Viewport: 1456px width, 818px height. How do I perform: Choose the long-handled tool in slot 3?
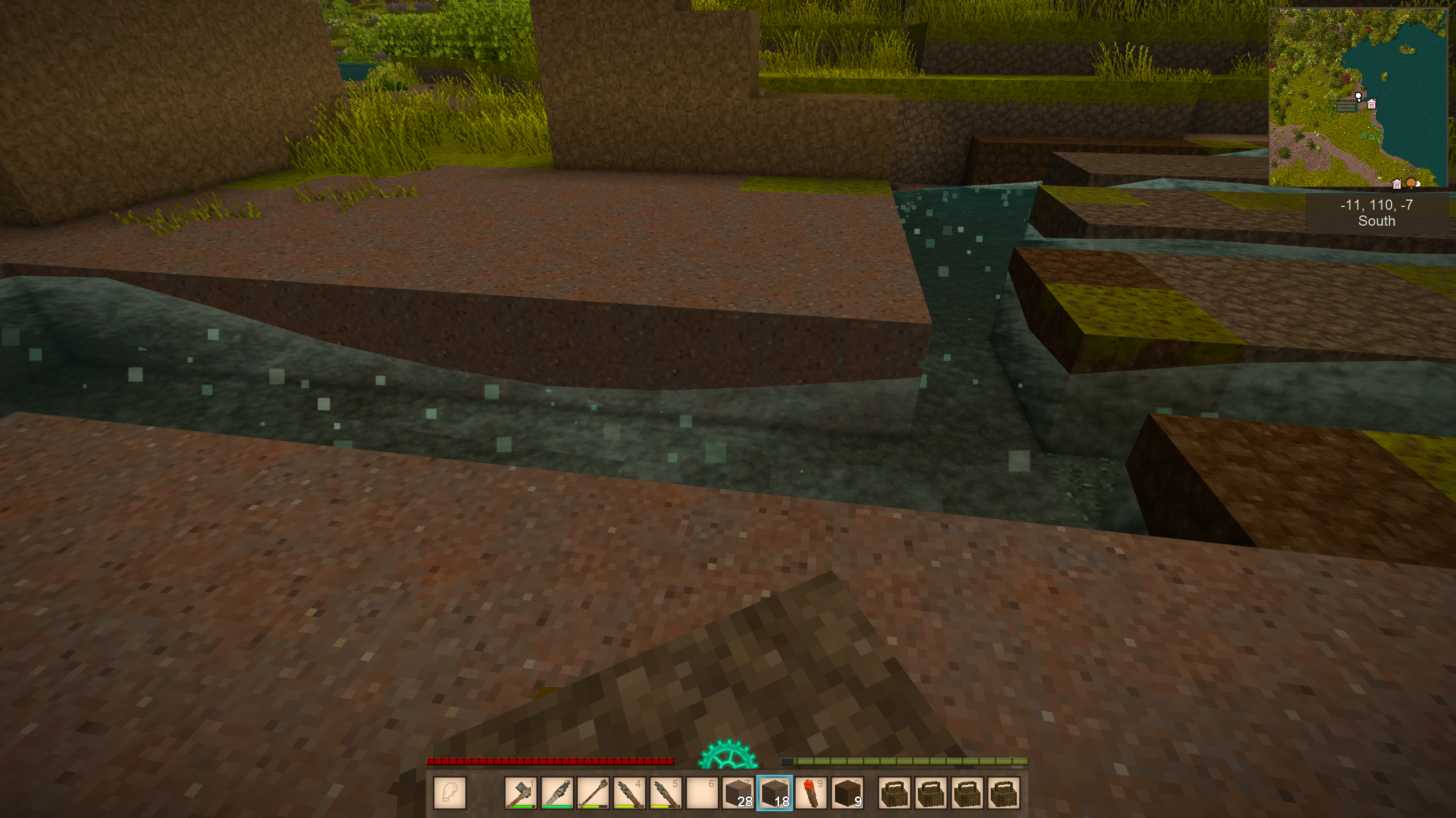[593, 792]
